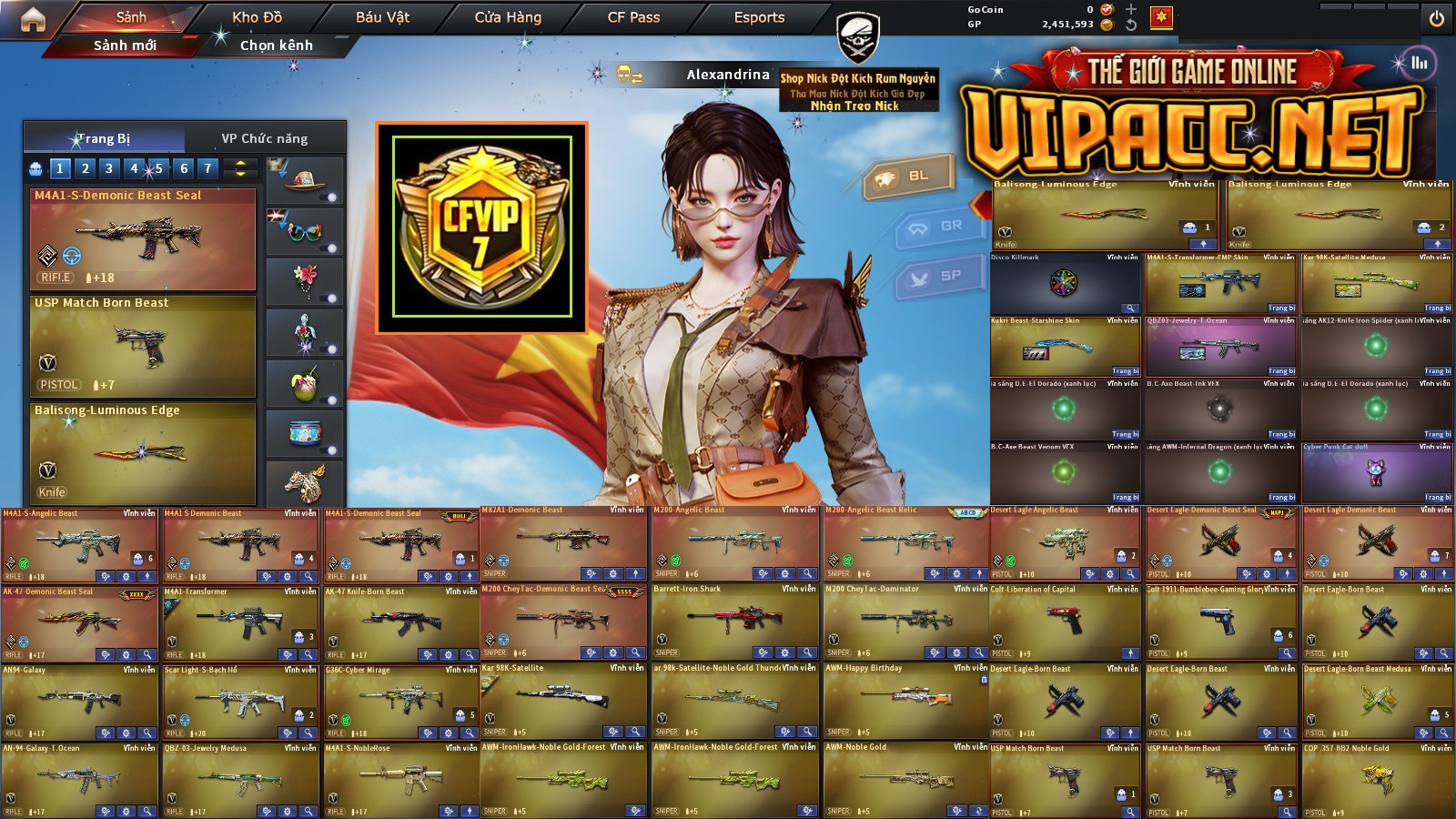Image resolution: width=1456 pixels, height=819 pixels.
Task: Open the CF Pass menu
Action: pyautogui.click(x=633, y=17)
